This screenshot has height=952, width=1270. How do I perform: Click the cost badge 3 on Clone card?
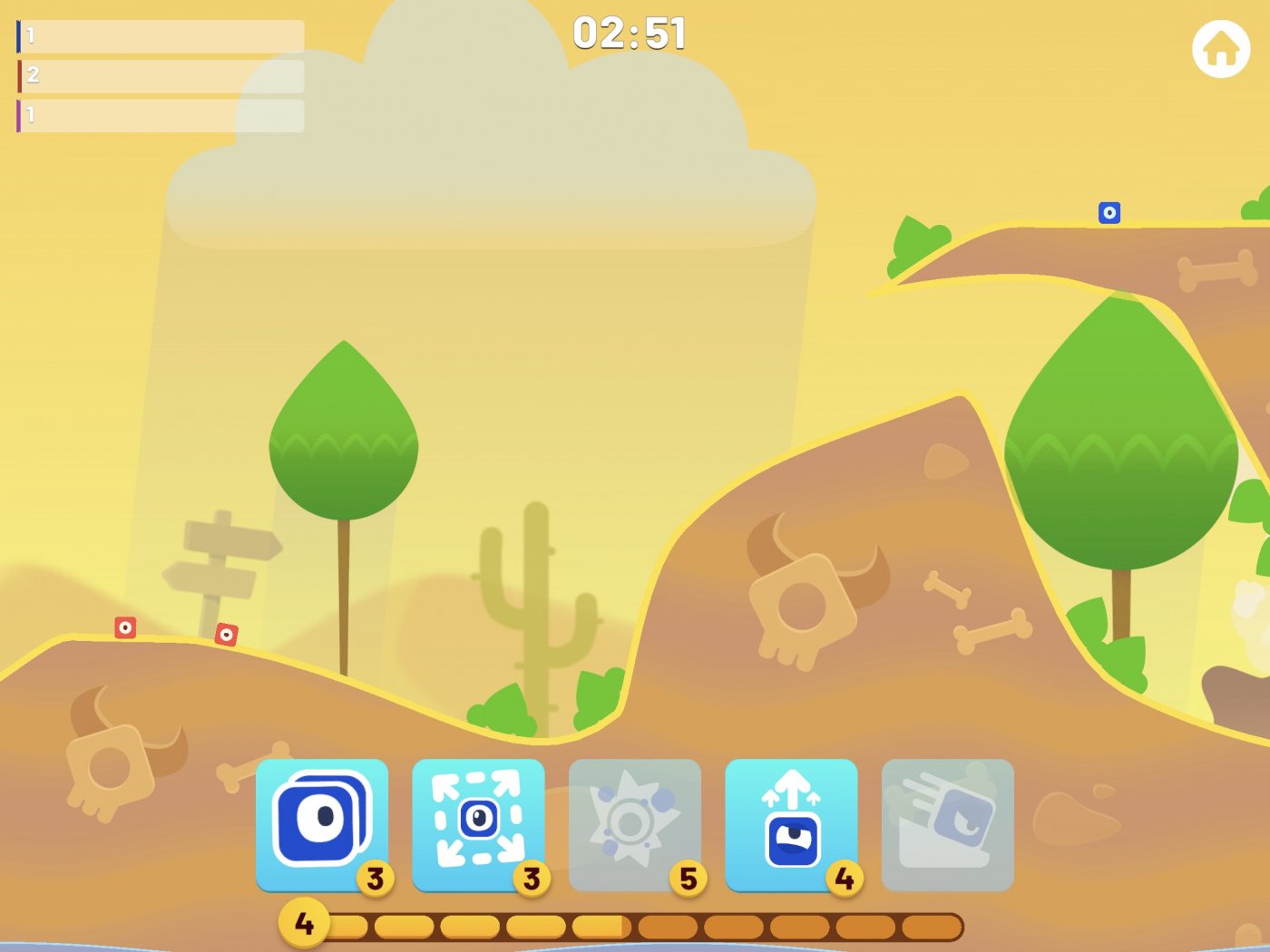tap(376, 878)
